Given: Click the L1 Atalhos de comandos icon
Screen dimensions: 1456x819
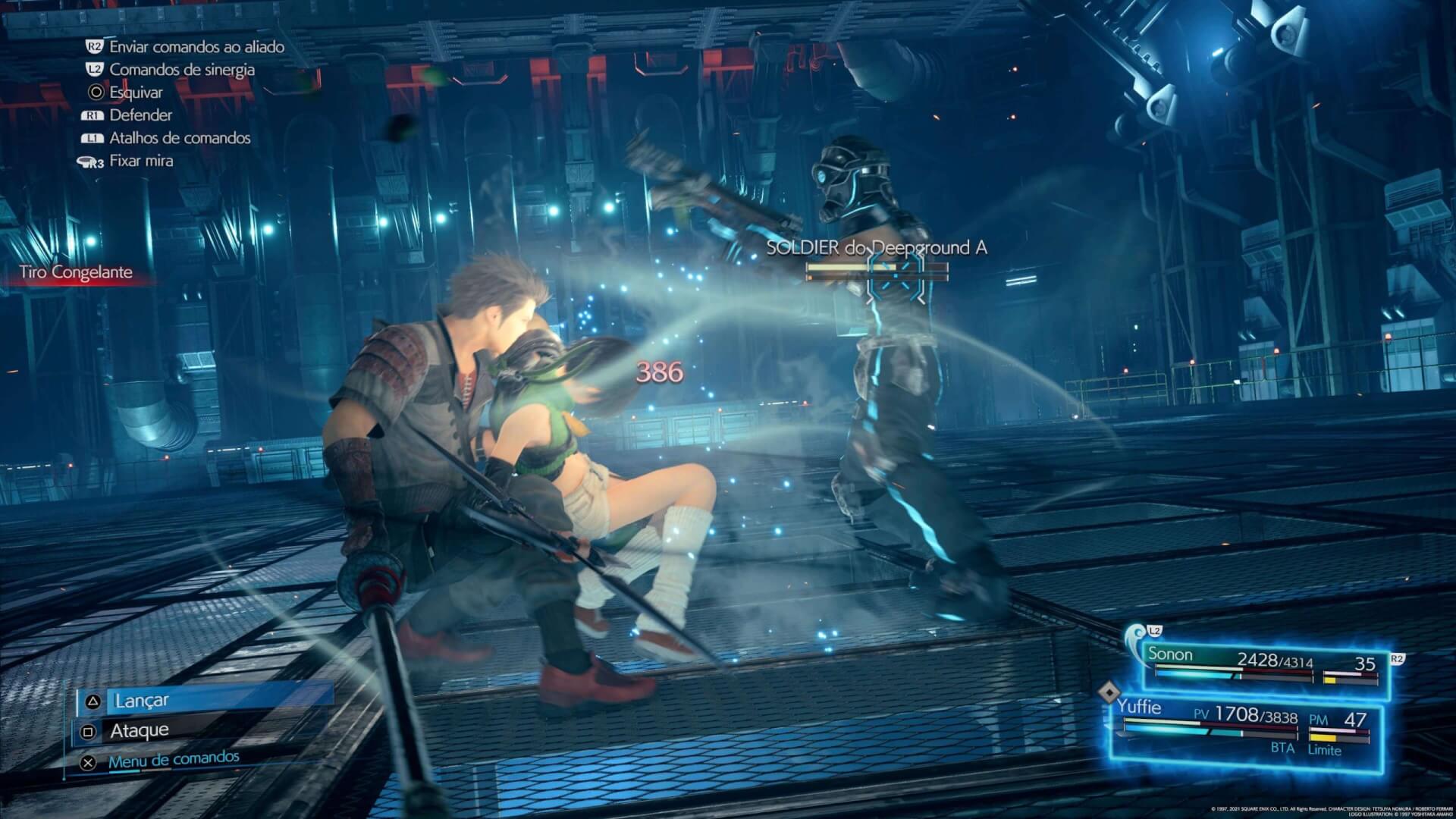Looking at the screenshot, I should pos(93,138).
